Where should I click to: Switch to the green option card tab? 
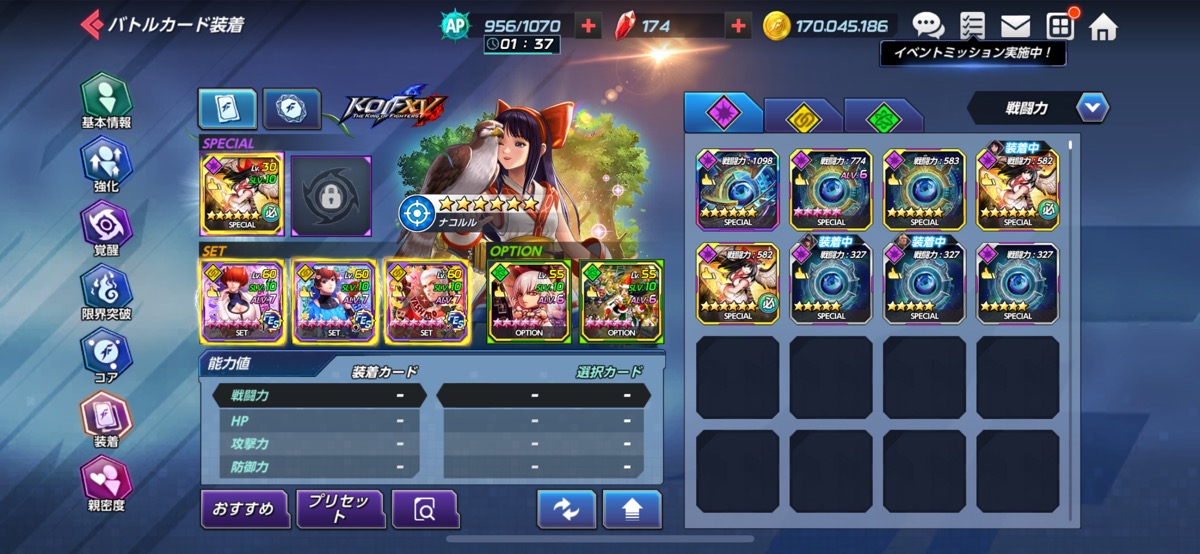(x=882, y=116)
